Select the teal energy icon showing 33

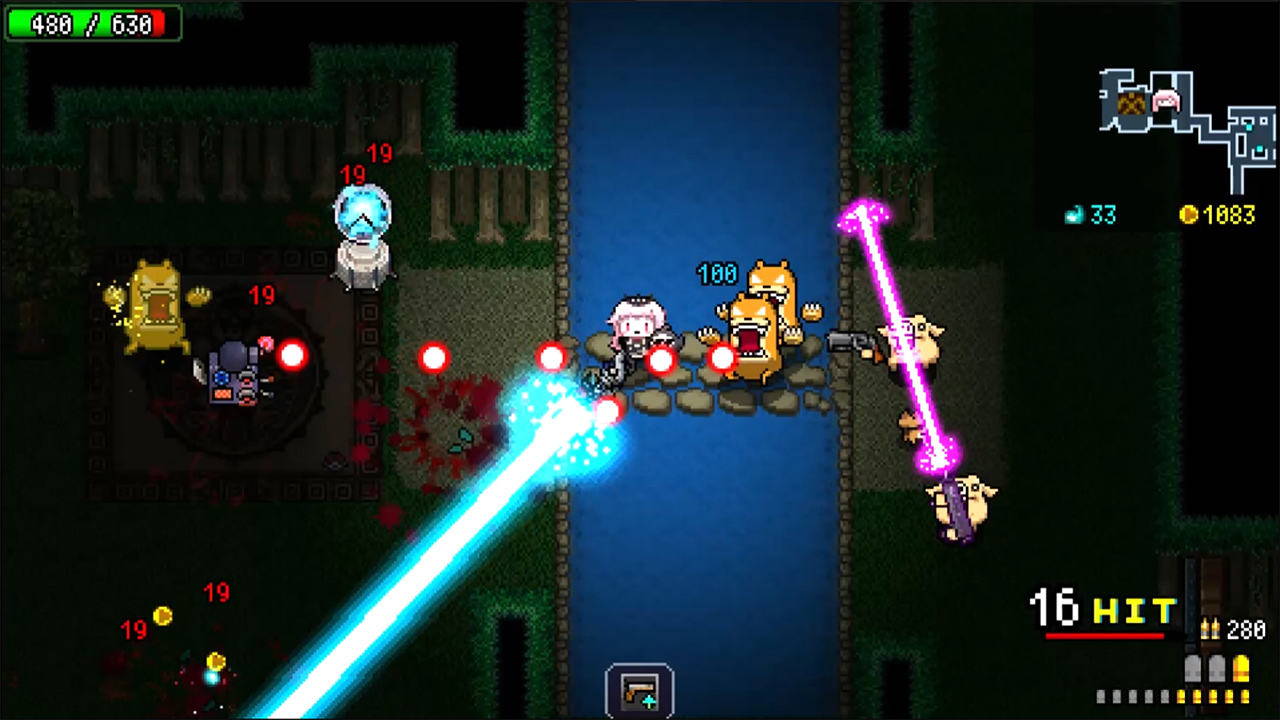coord(1074,215)
